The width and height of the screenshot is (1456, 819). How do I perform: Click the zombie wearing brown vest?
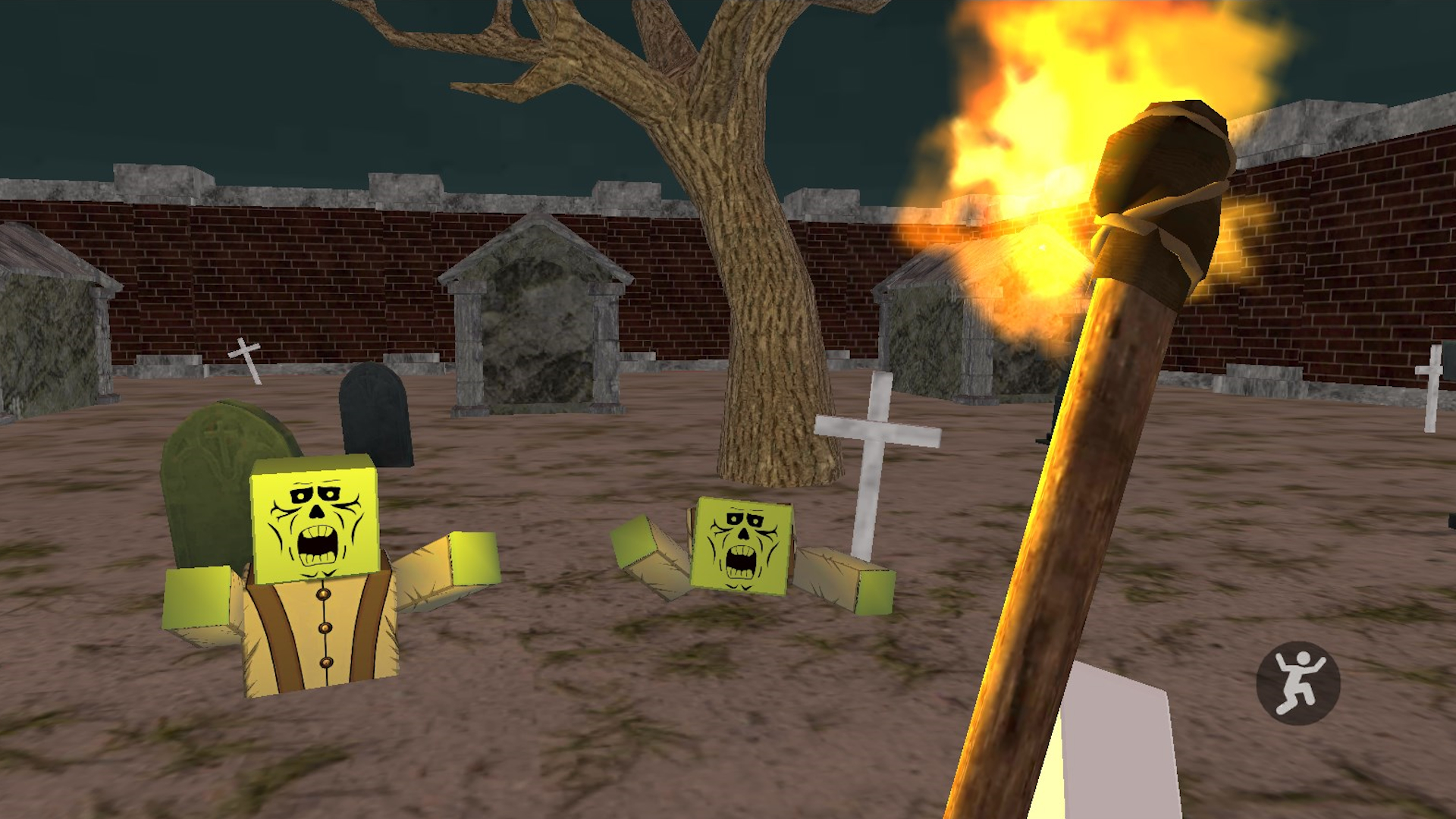click(x=318, y=607)
